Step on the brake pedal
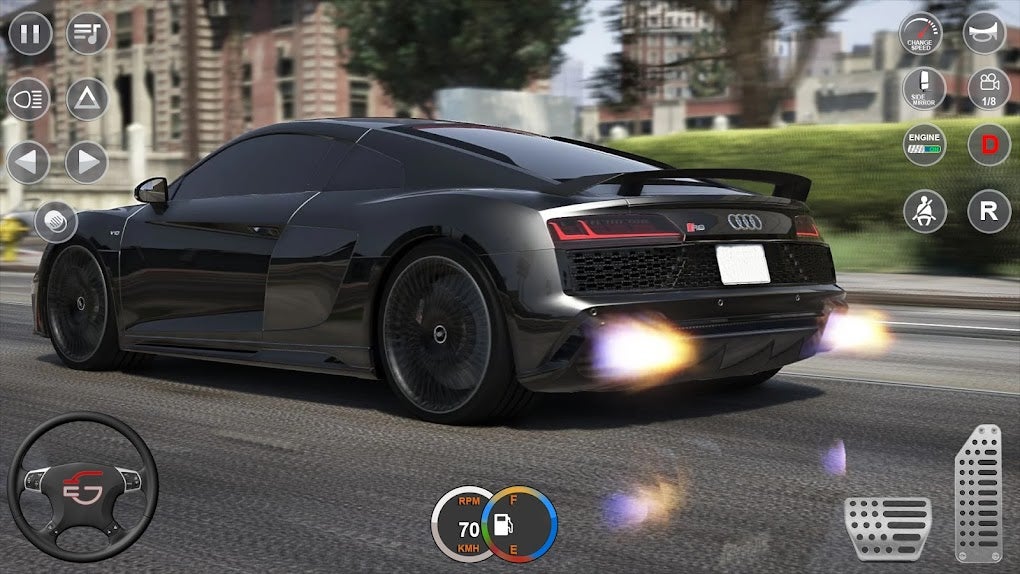The height and width of the screenshot is (574, 1020). pyautogui.click(x=888, y=527)
